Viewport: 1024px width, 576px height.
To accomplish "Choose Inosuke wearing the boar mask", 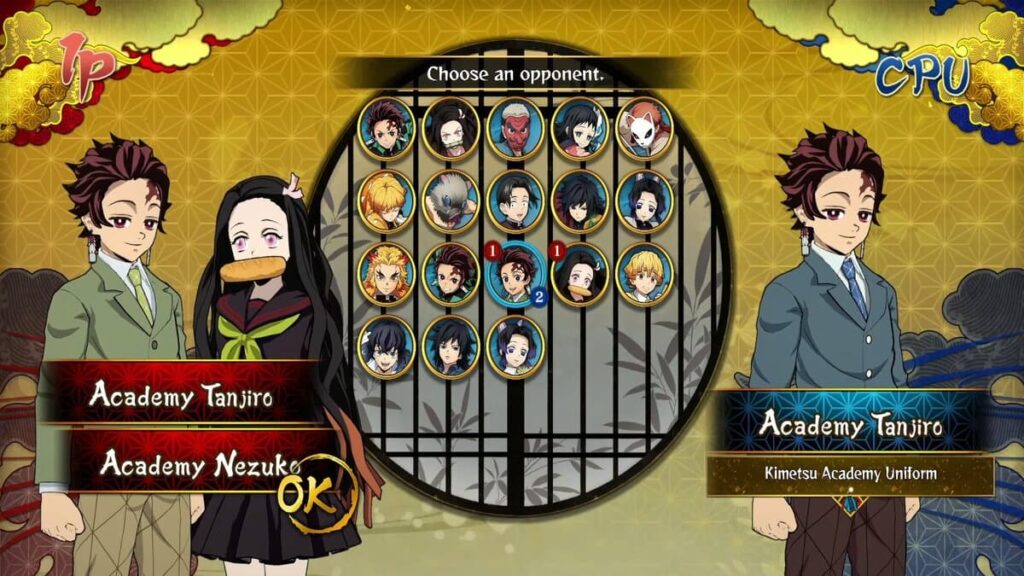I will pyautogui.click(x=450, y=200).
